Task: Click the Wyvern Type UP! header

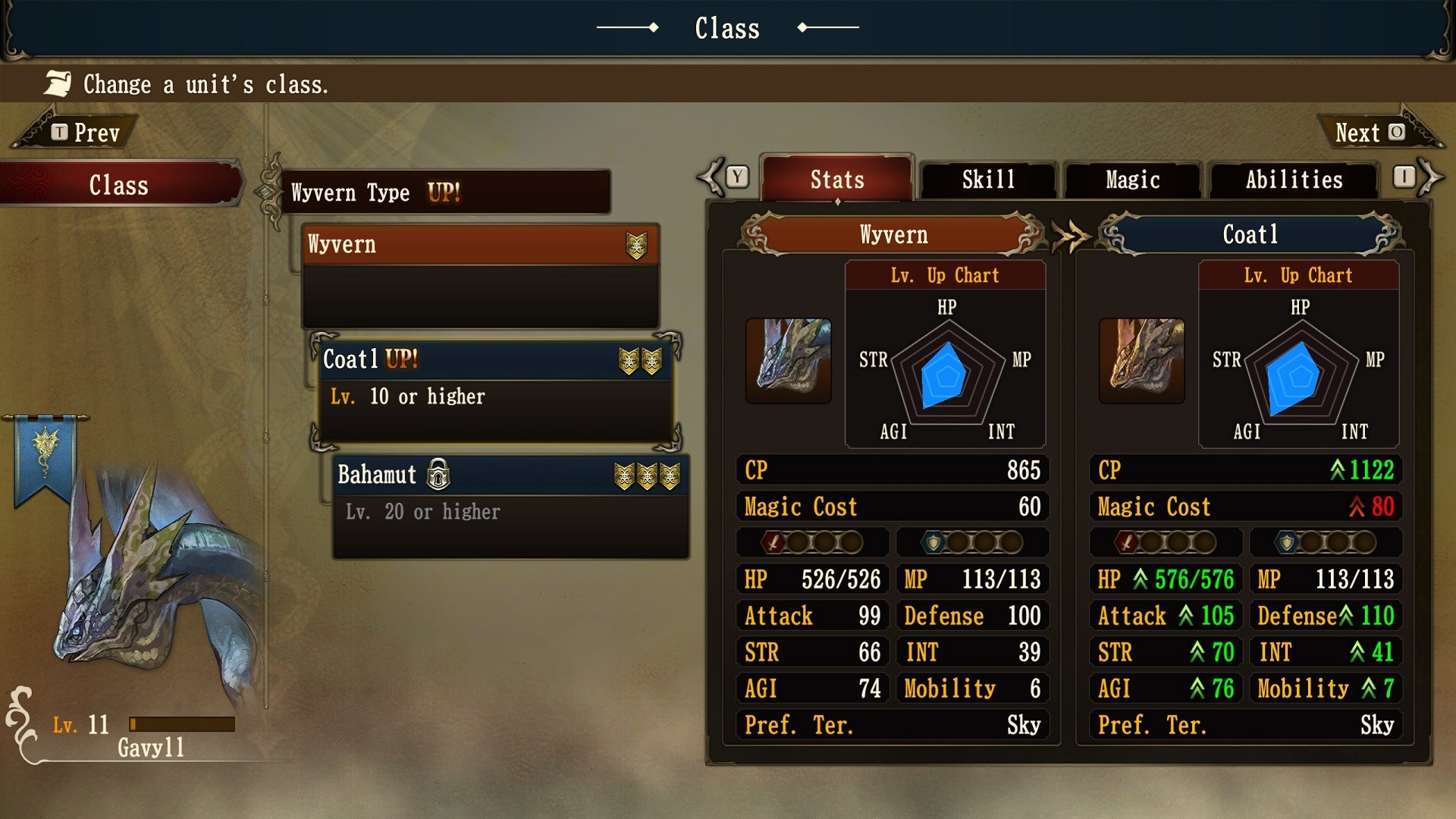Action: click(446, 193)
